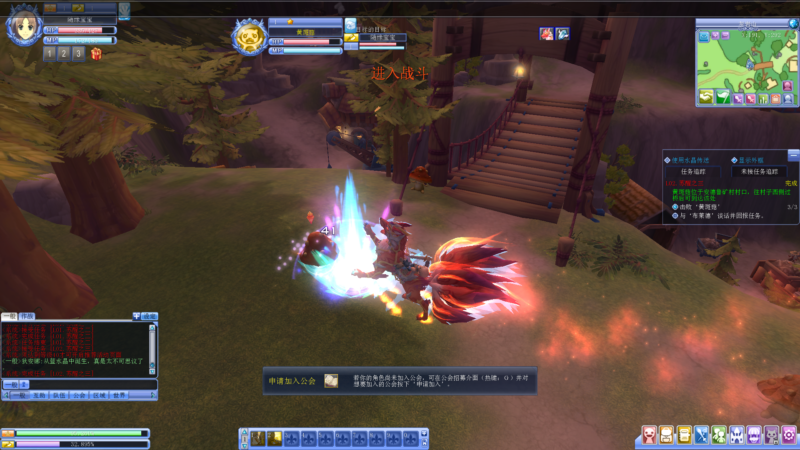Minimize the quest tracker panel

[x=793, y=155]
